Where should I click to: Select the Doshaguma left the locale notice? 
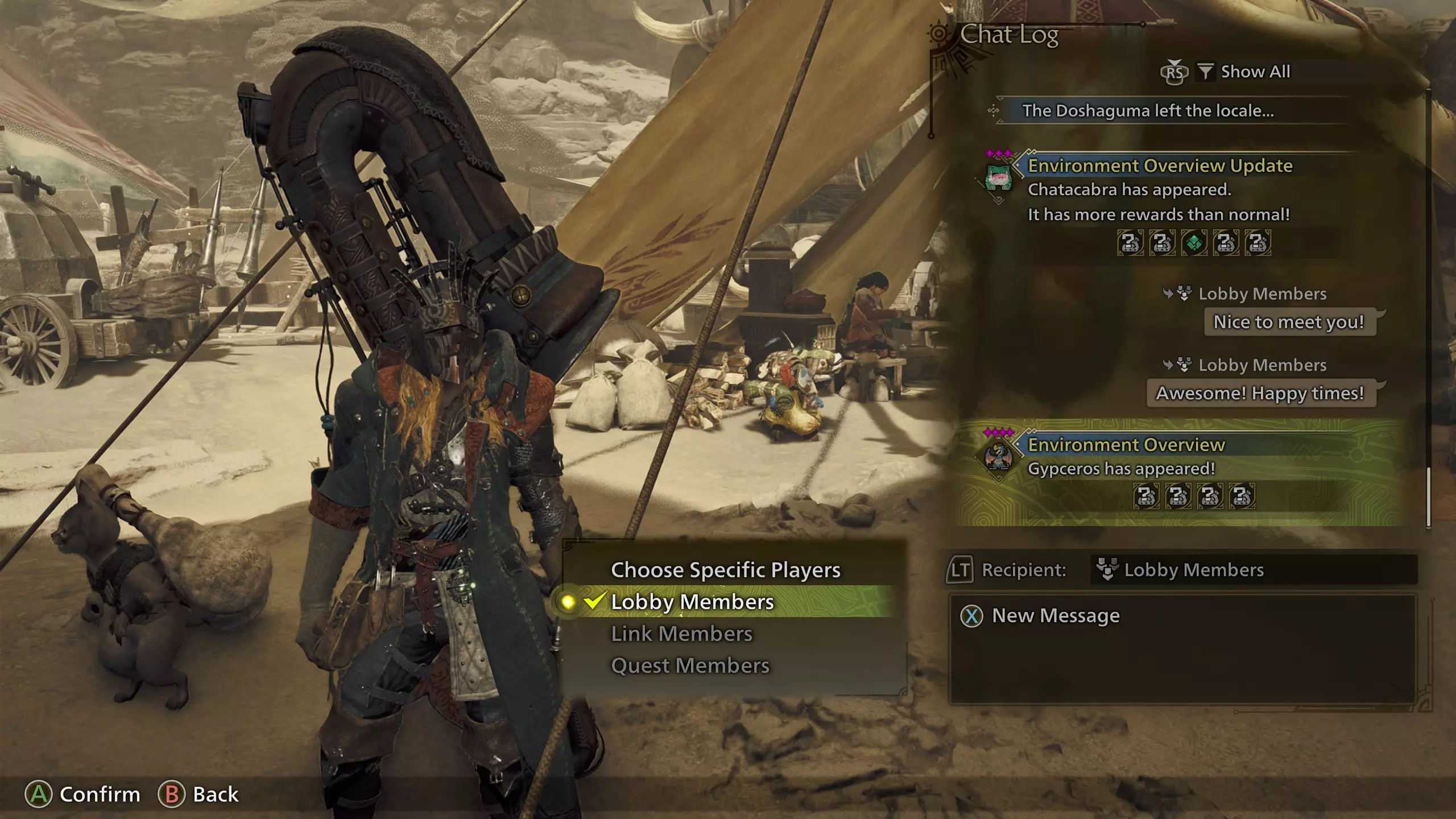point(1148,111)
